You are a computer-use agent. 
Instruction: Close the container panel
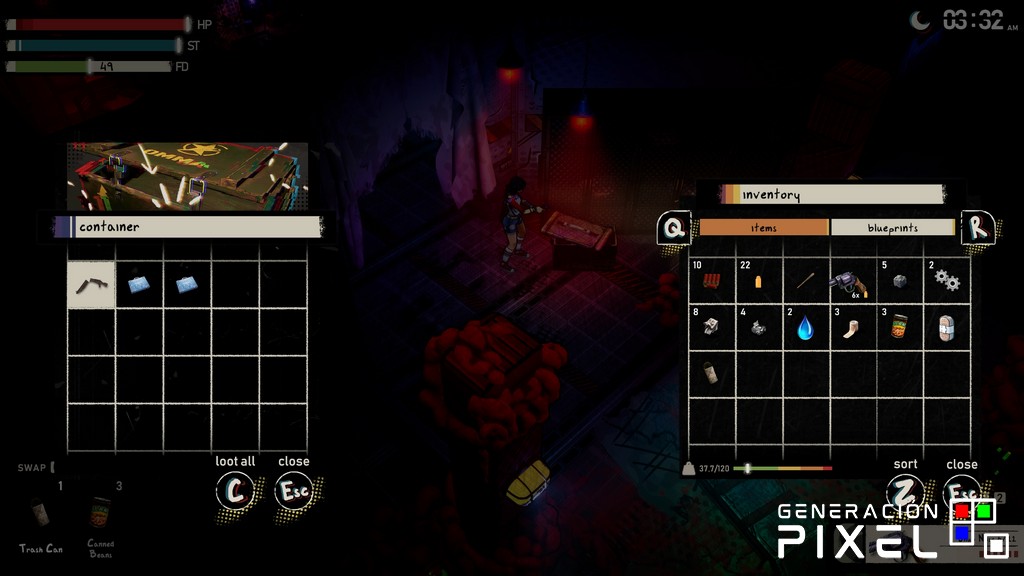pos(294,490)
